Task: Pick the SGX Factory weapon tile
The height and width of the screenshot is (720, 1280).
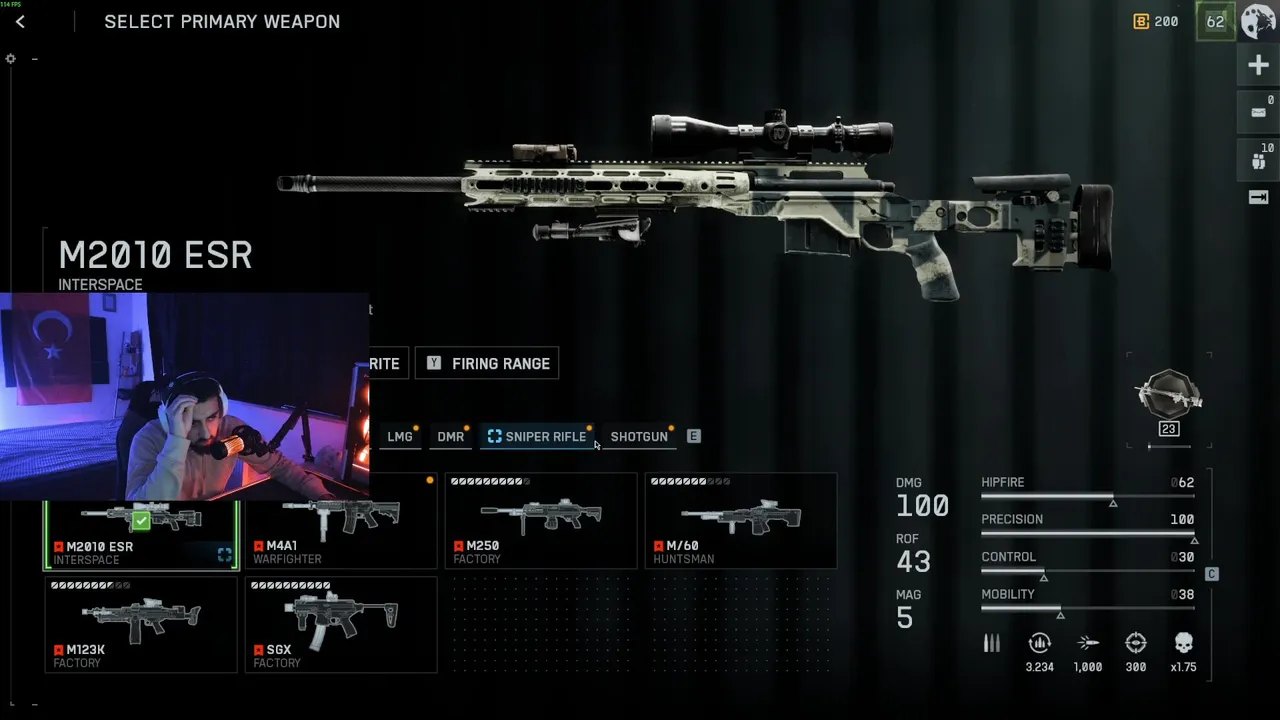Action: click(341, 624)
